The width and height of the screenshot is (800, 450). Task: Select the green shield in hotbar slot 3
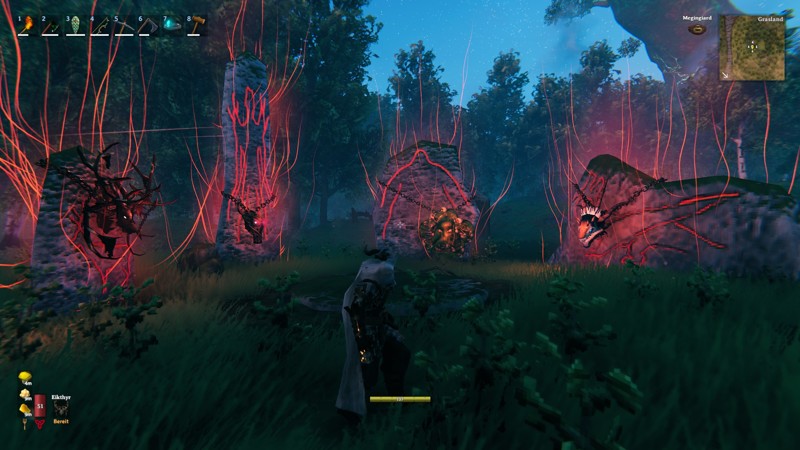pos(76,24)
